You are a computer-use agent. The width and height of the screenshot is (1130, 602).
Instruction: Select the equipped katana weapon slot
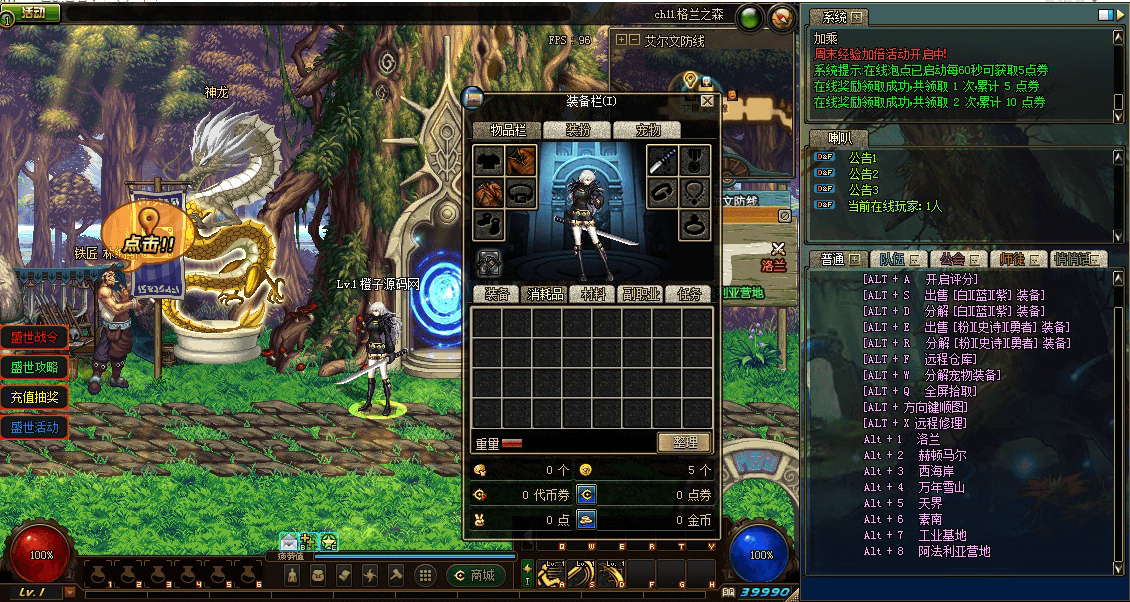[664, 160]
